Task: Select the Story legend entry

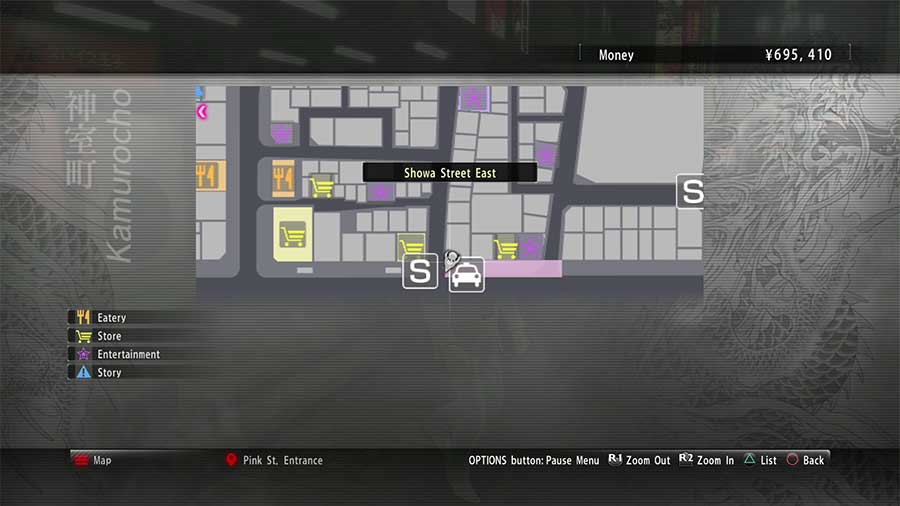Action: 109,372
